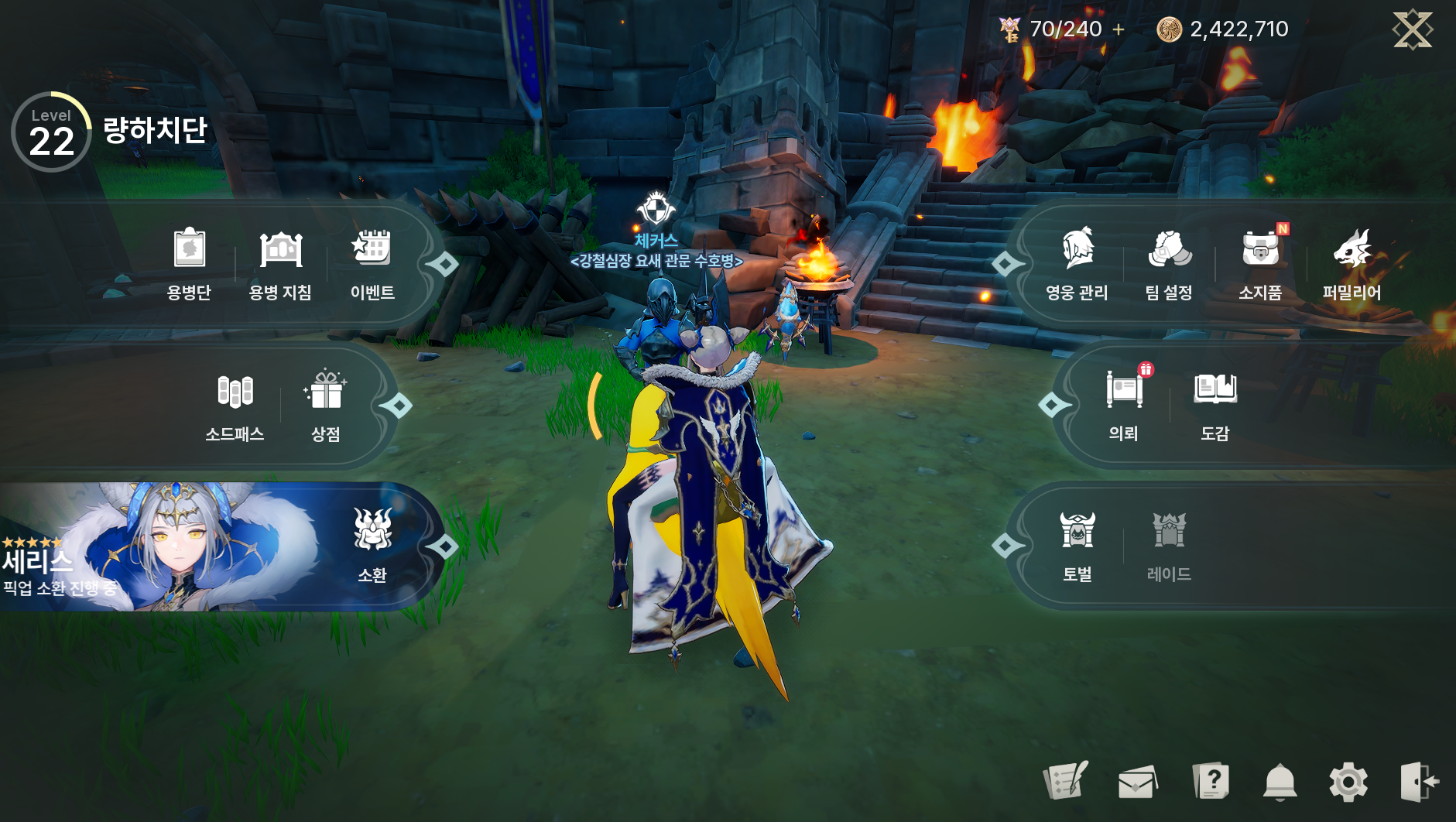1456x822 pixels.
Task: Open settings with the gear icon
Action: coord(1348,782)
